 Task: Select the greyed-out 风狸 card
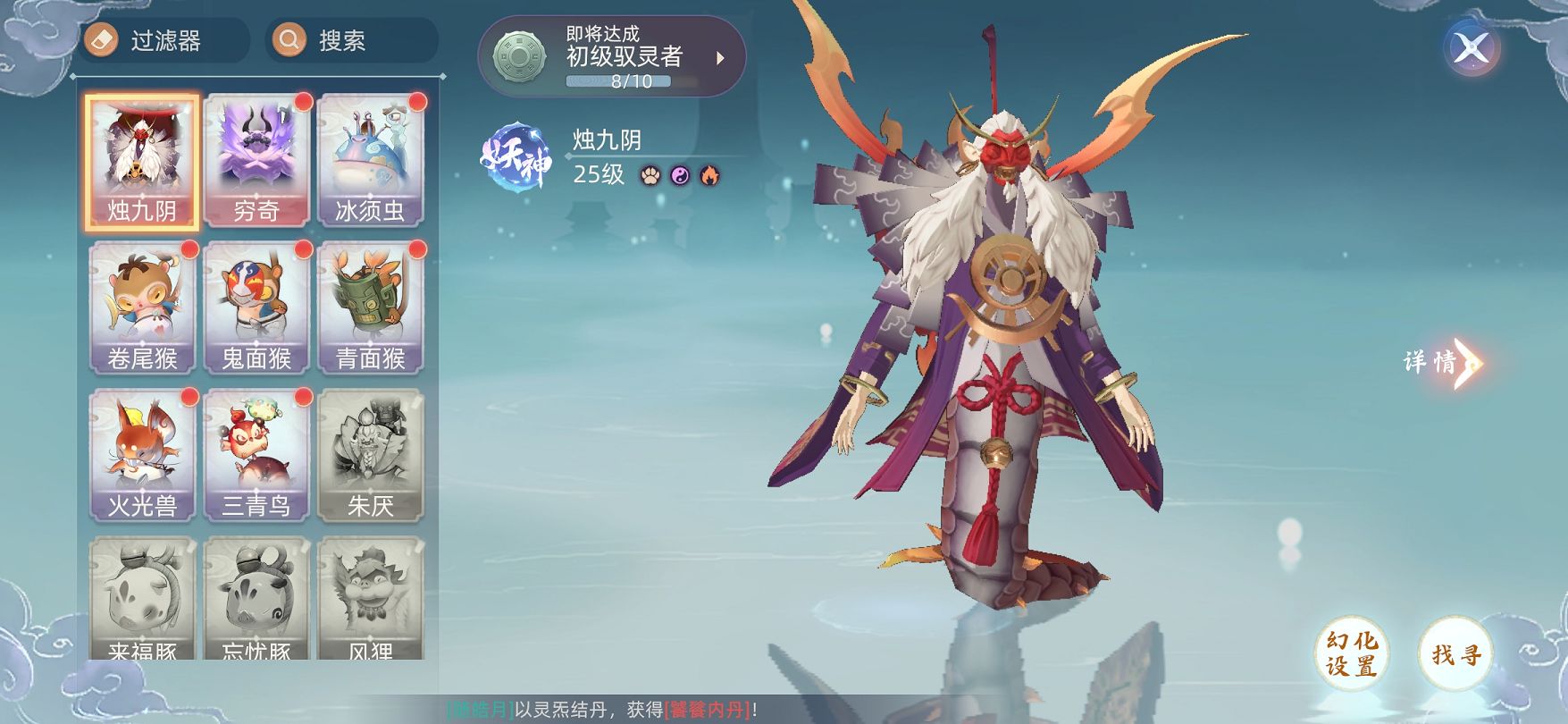click(370, 599)
